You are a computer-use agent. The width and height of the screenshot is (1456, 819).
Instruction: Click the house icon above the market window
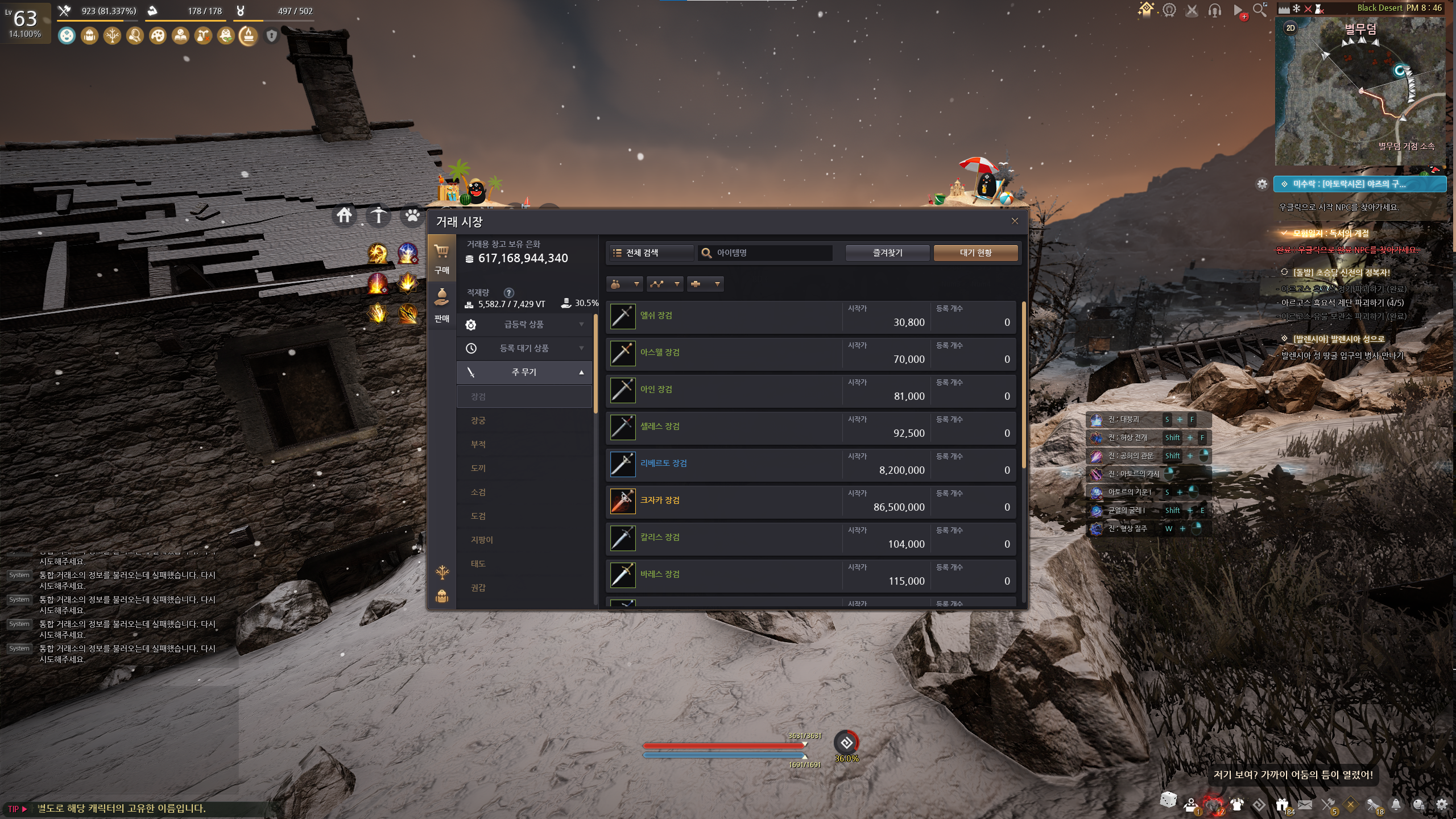(x=344, y=216)
